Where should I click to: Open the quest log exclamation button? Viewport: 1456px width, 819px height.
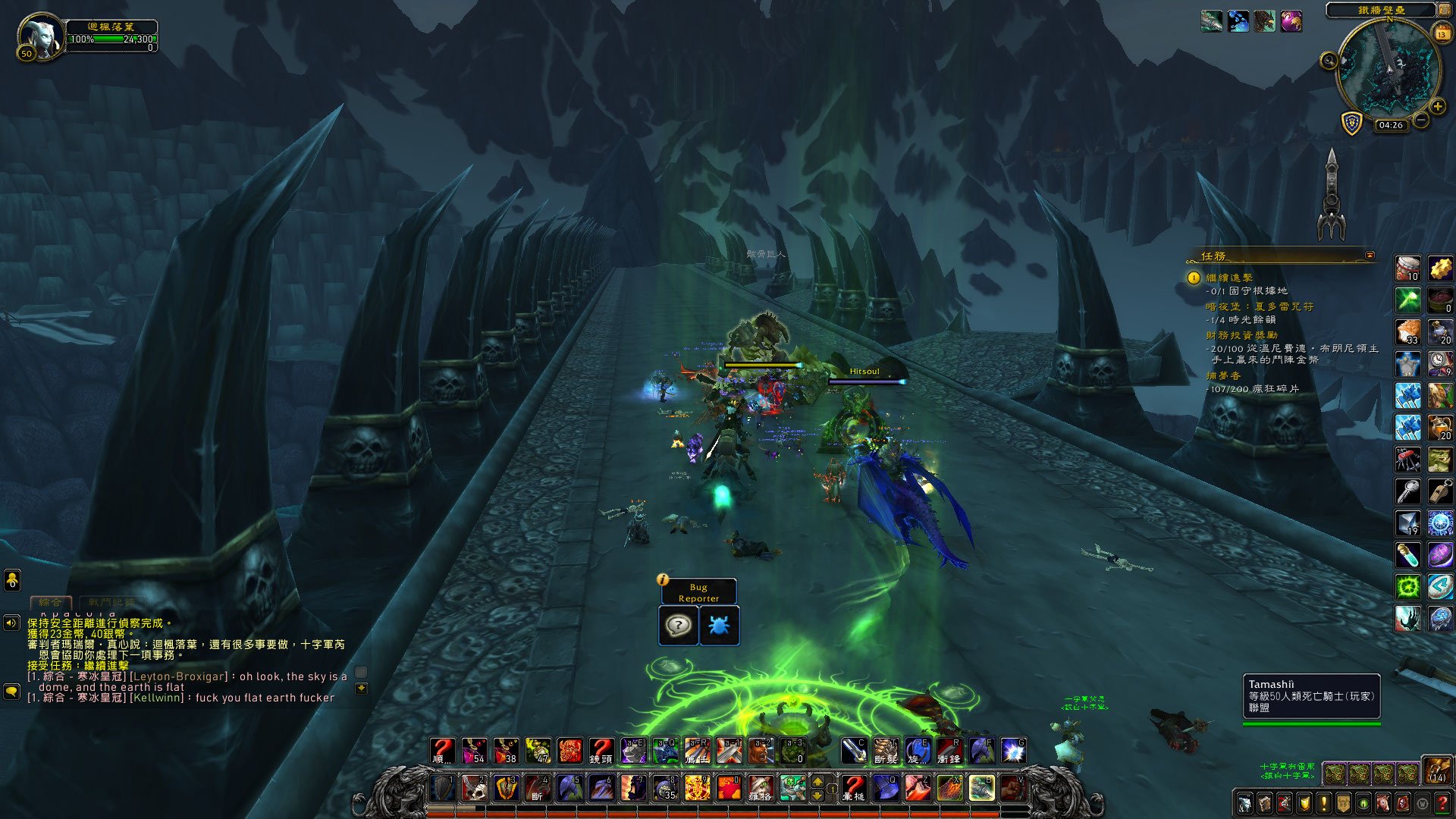(1323, 803)
